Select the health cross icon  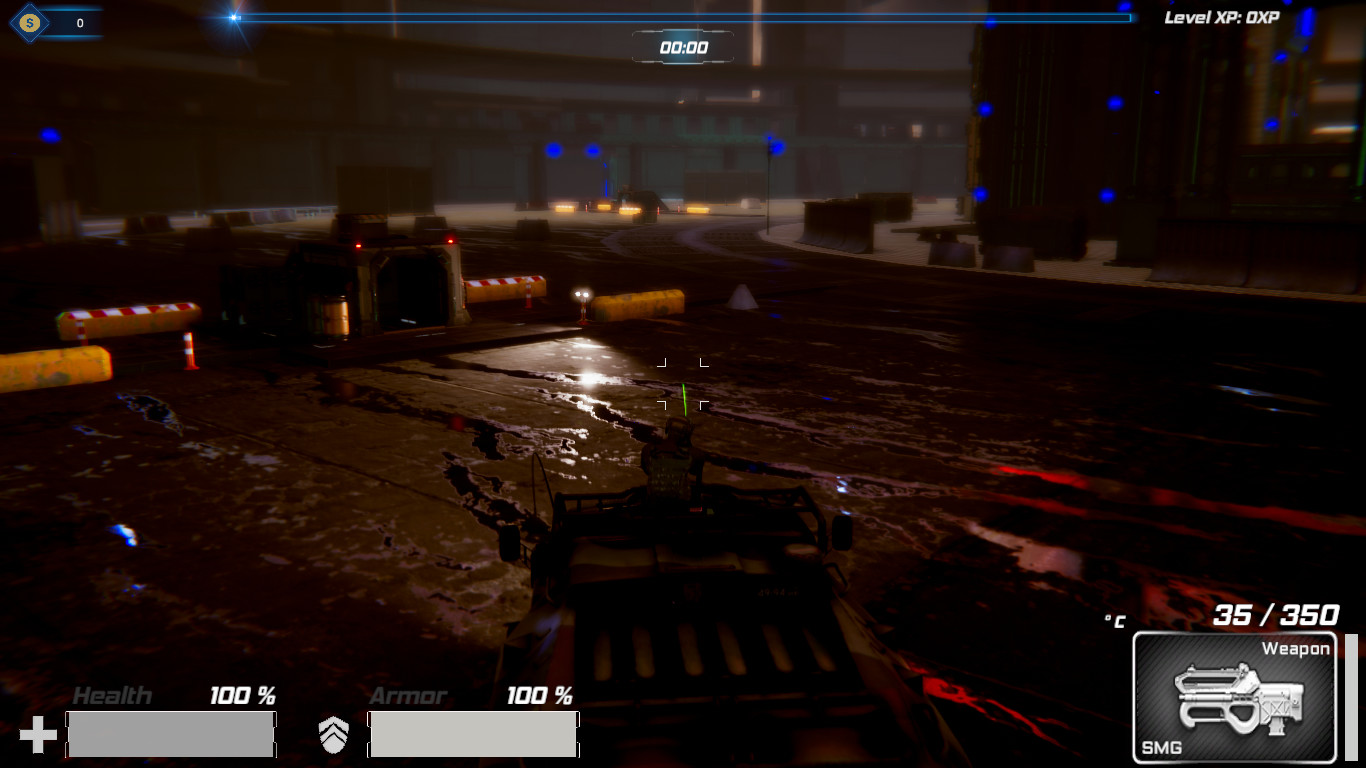click(38, 733)
